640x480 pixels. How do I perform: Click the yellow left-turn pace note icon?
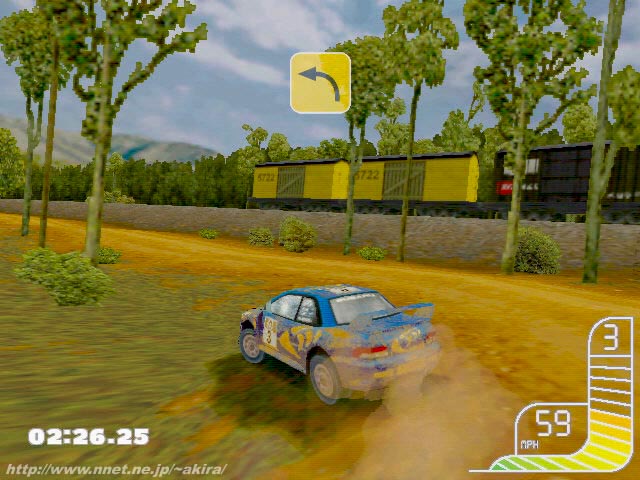click(320, 83)
